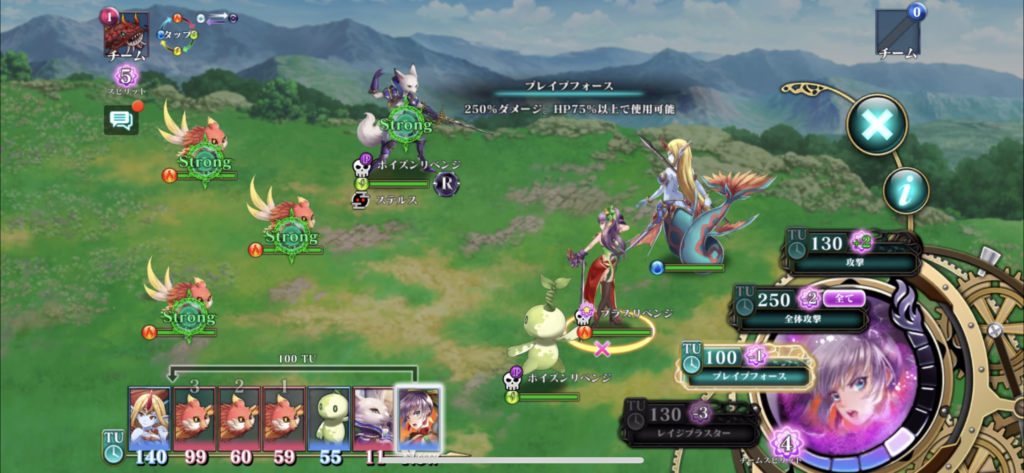Open the player チーム panel
The height and width of the screenshot is (473, 1024).
point(897,34)
